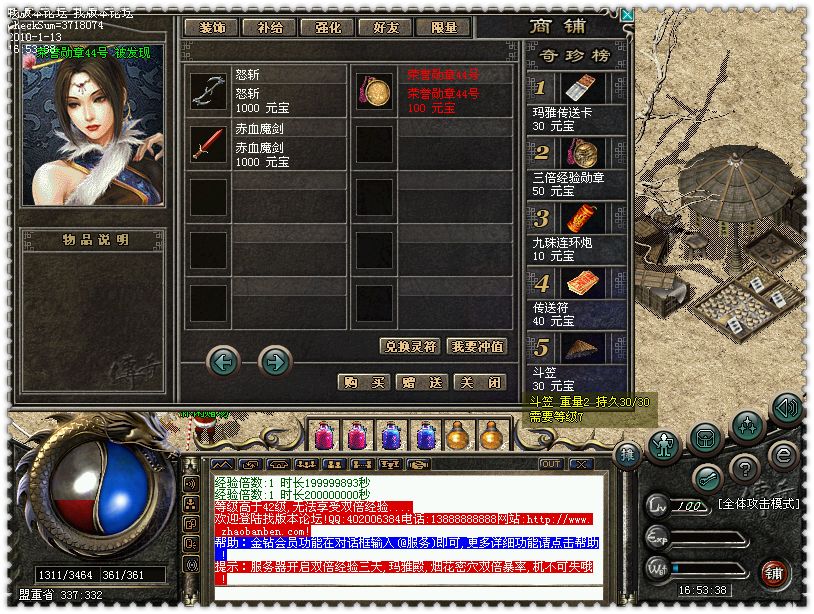Click the chat panel OUT button
Viewport: 814px width, 614px height.
point(551,464)
